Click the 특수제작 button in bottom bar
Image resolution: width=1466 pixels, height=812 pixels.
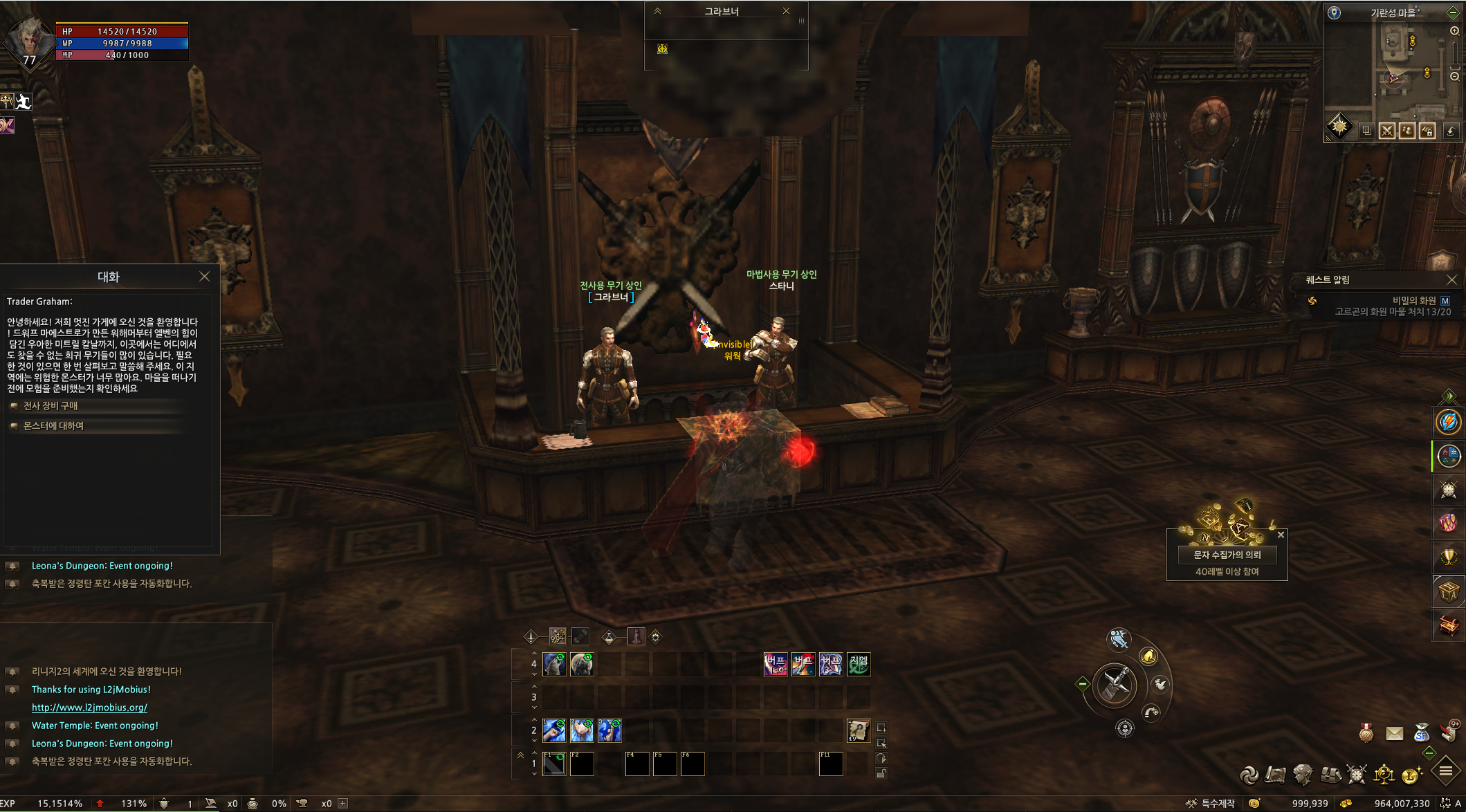tap(1211, 803)
